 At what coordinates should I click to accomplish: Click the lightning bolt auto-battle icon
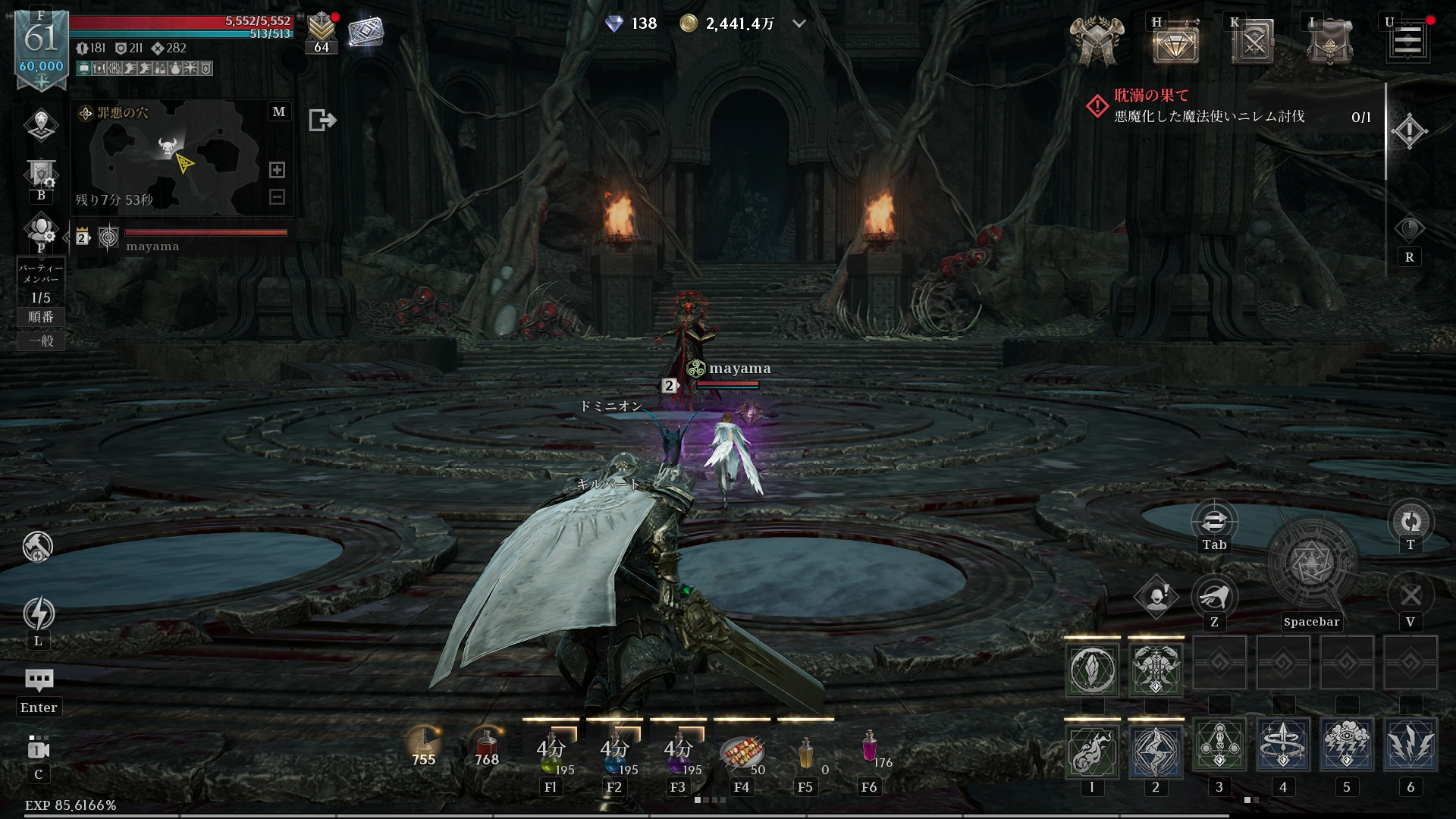point(39,613)
